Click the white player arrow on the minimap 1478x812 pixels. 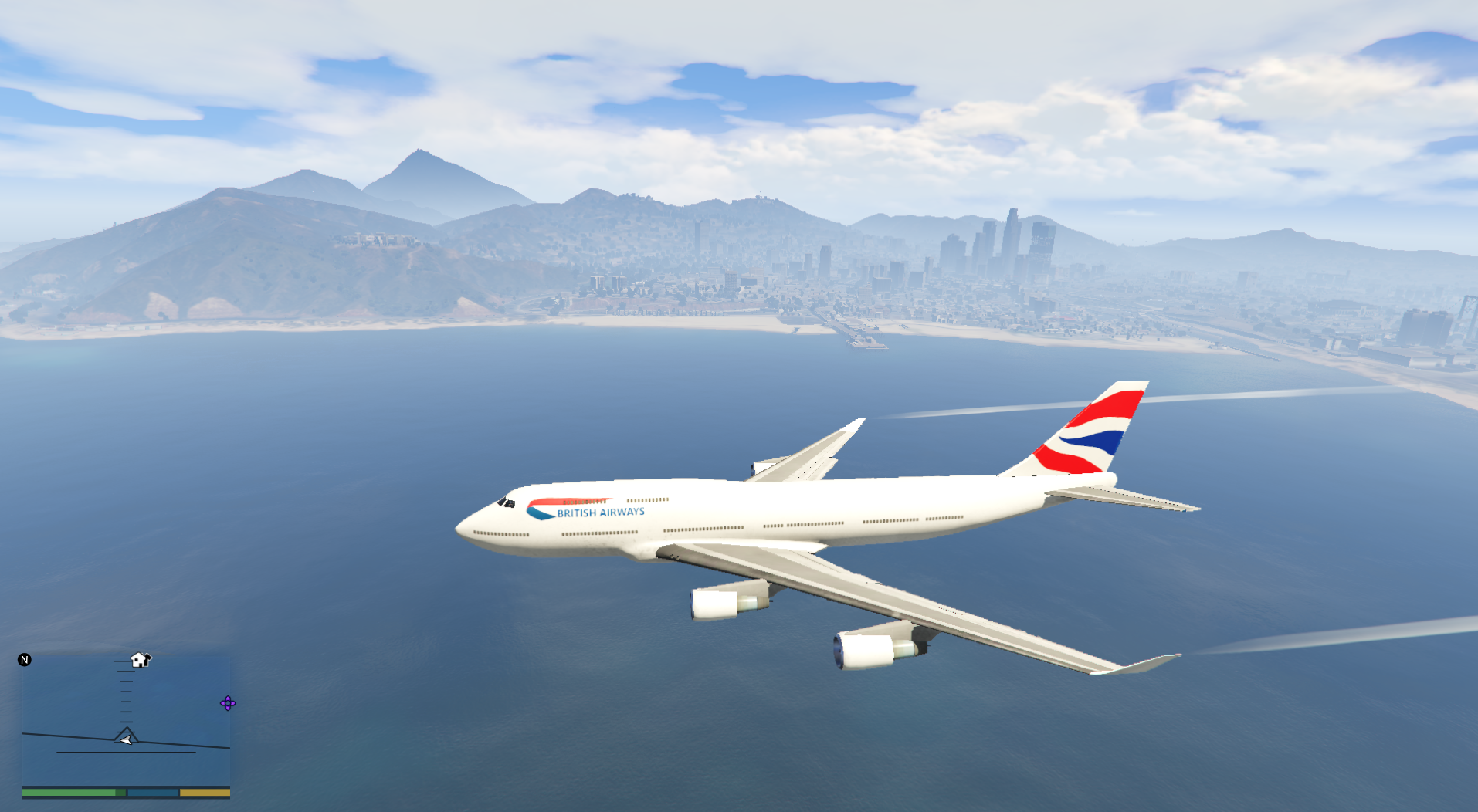[126, 740]
